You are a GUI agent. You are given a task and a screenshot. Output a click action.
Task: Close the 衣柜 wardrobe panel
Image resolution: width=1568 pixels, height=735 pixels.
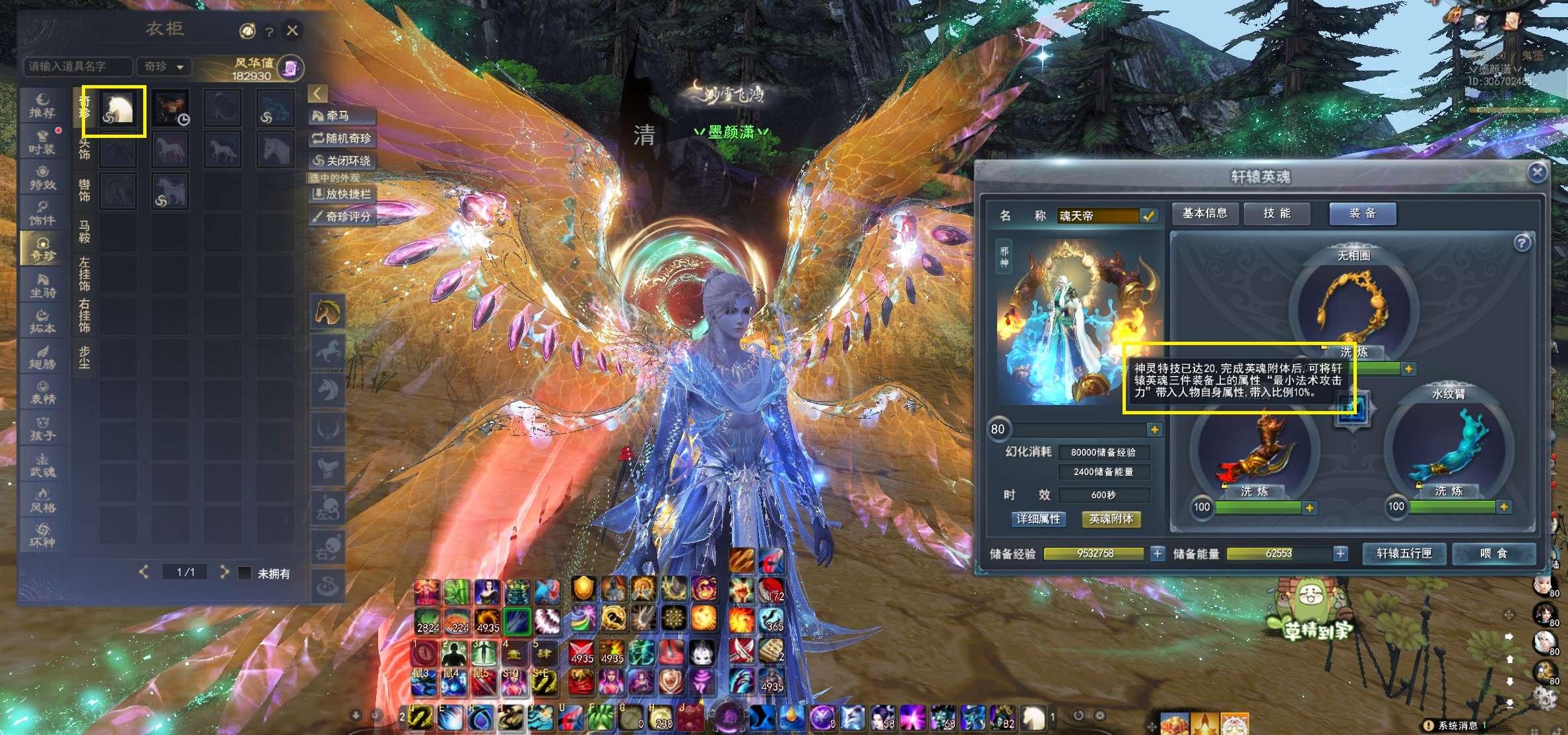[292, 30]
